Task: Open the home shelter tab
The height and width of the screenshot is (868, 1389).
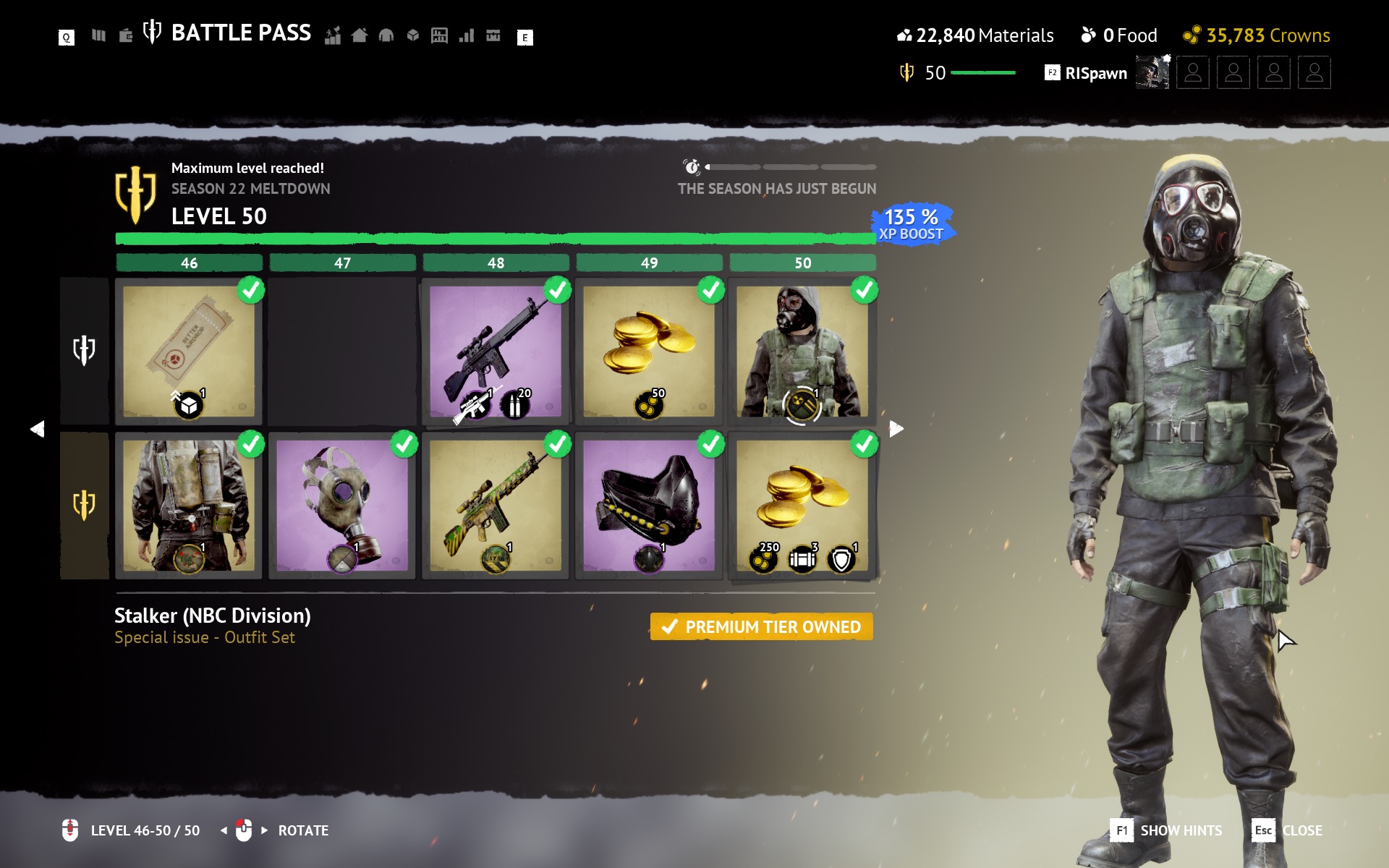Action: (x=360, y=35)
